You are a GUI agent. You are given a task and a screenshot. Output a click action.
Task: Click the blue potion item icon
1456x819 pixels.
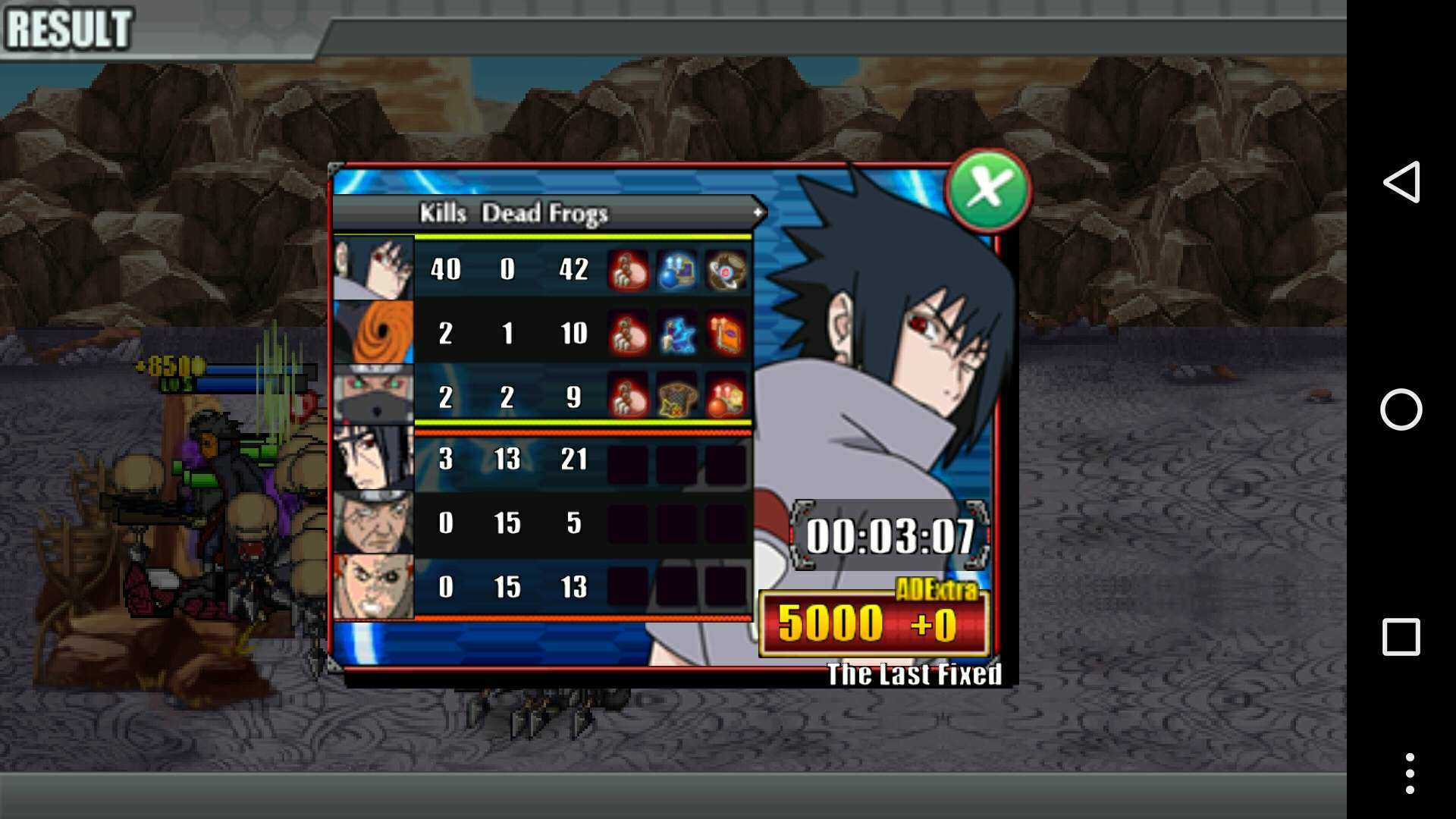pyautogui.click(x=676, y=270)
